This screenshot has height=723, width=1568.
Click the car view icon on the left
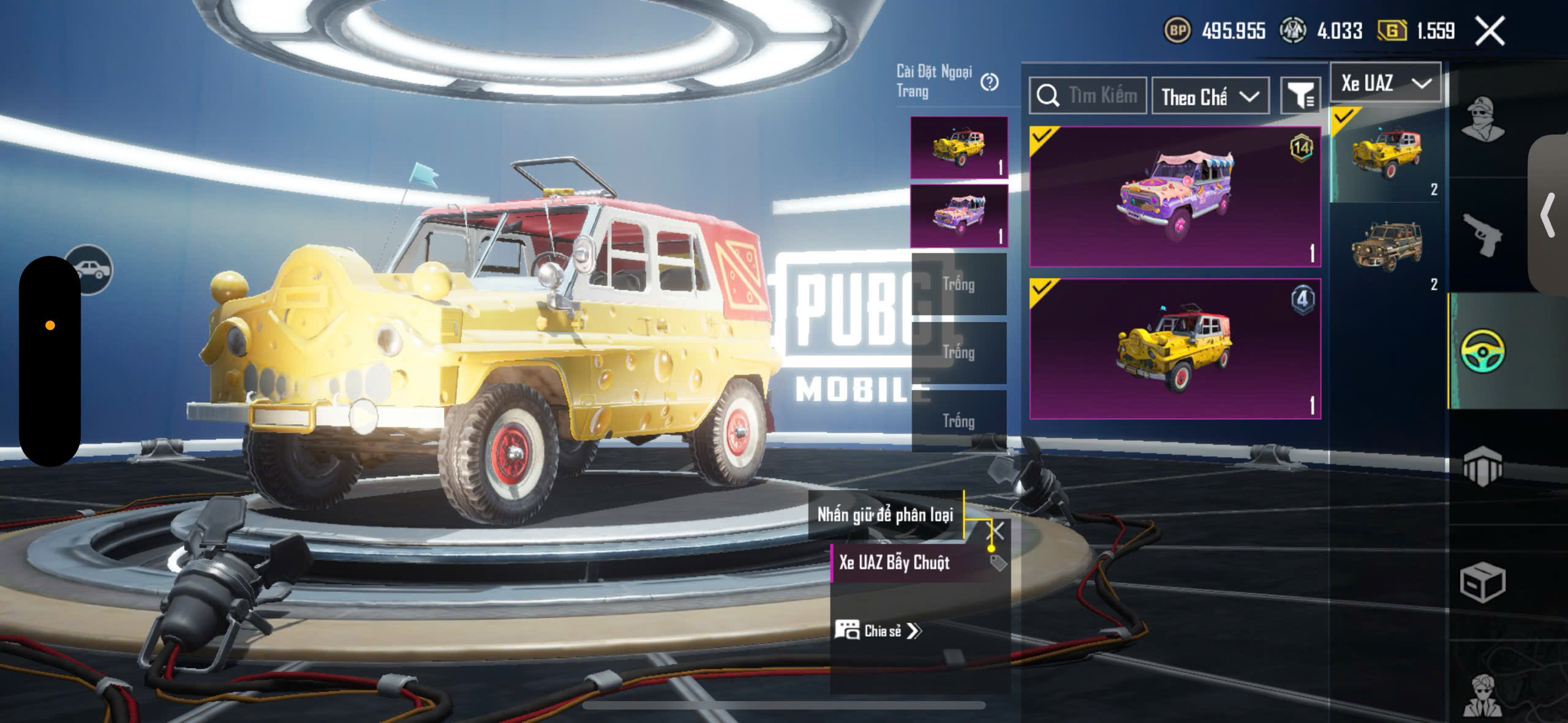pos(90,269)
